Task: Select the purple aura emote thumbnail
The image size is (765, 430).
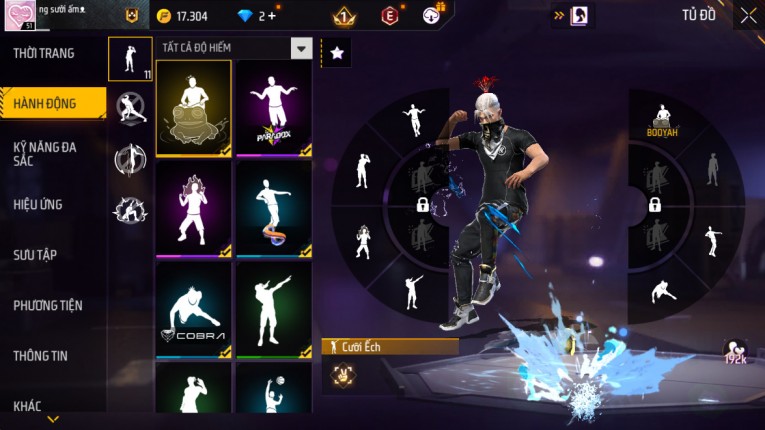Action: tap(193, 208)
